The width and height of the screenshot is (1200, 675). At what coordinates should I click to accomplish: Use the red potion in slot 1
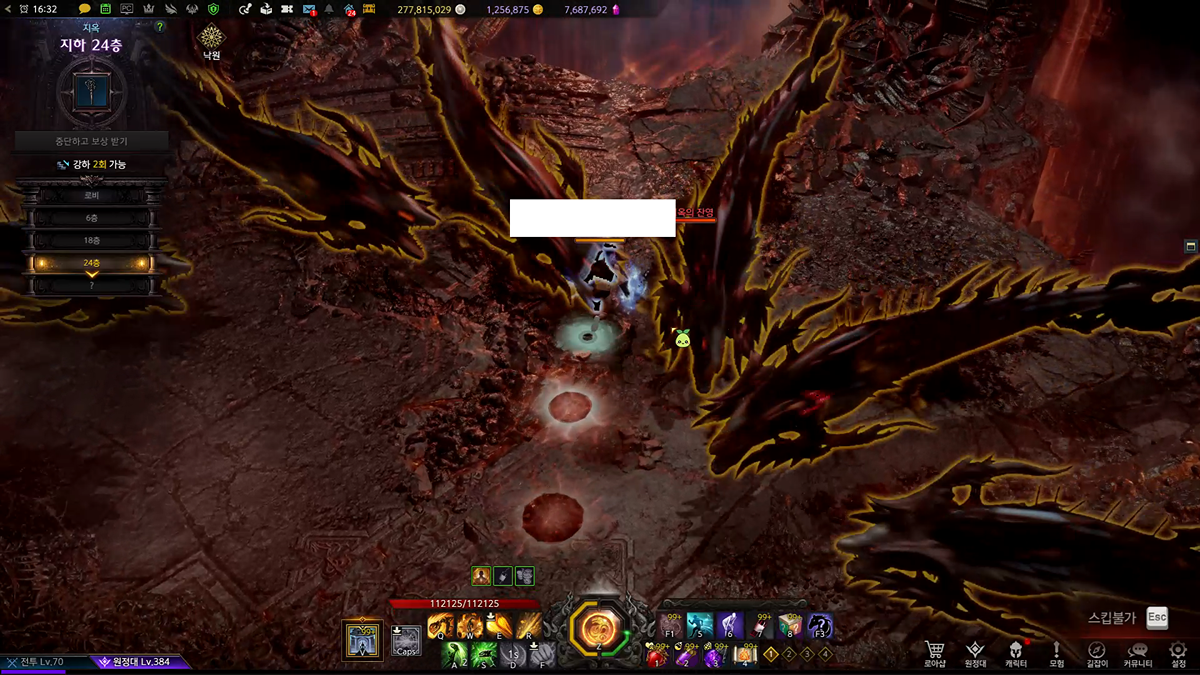pos(656,656)
